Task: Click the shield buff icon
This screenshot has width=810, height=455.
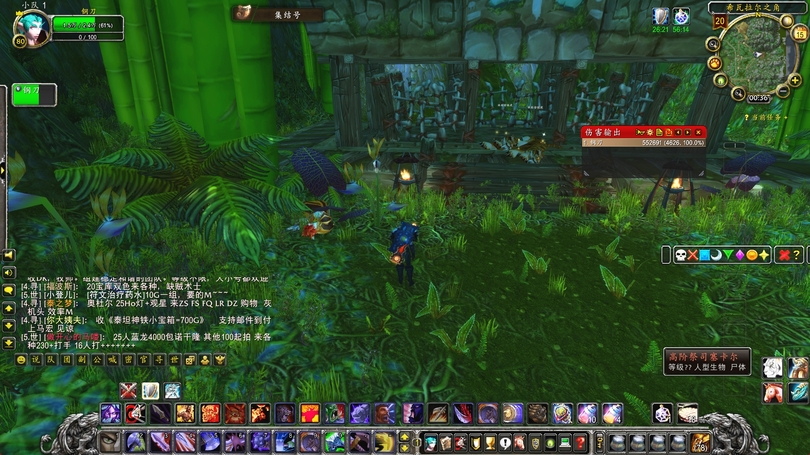Action: point(661,15)
